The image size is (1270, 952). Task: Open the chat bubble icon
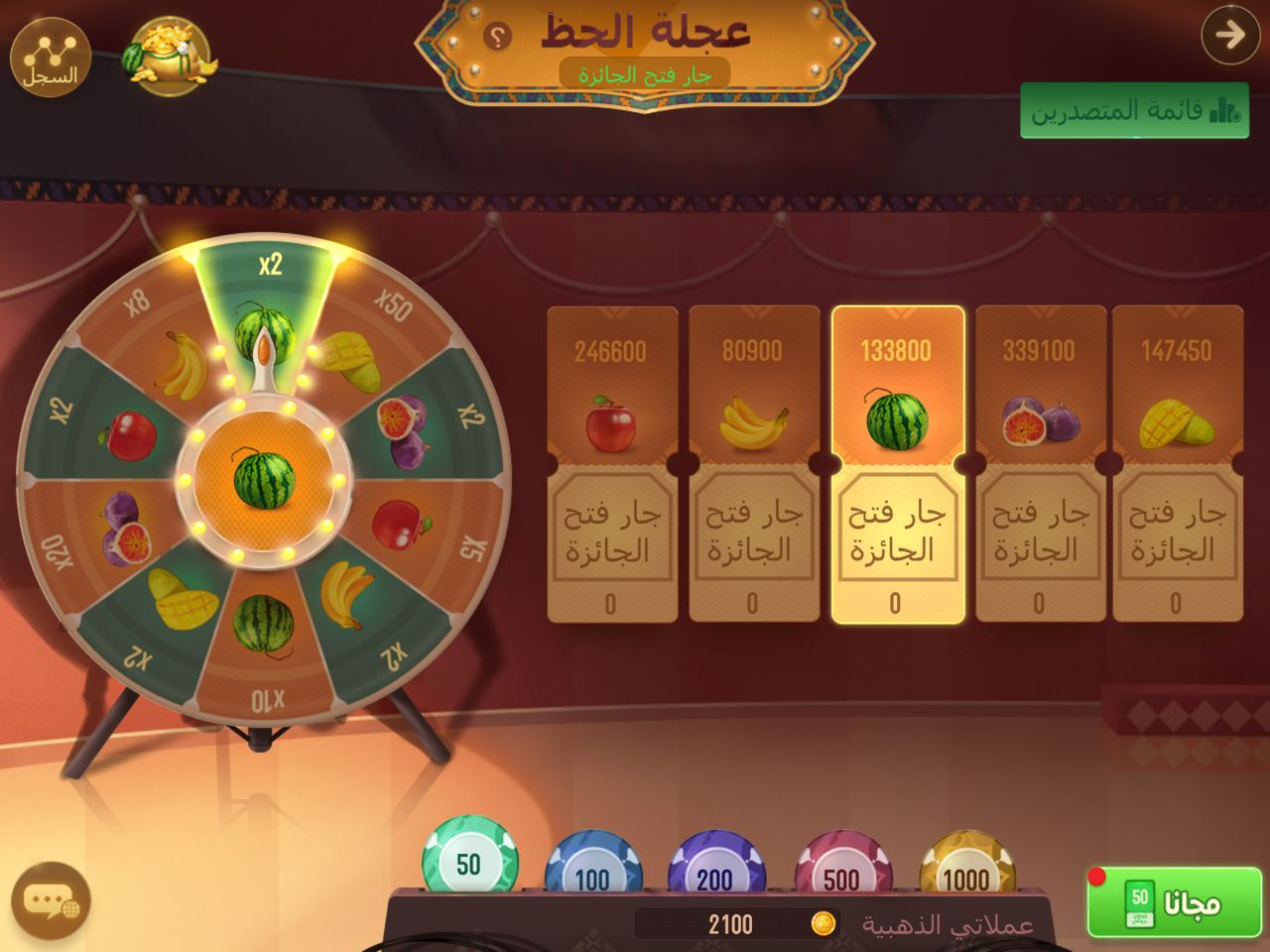pyautogui.click(x=50, y=902)
